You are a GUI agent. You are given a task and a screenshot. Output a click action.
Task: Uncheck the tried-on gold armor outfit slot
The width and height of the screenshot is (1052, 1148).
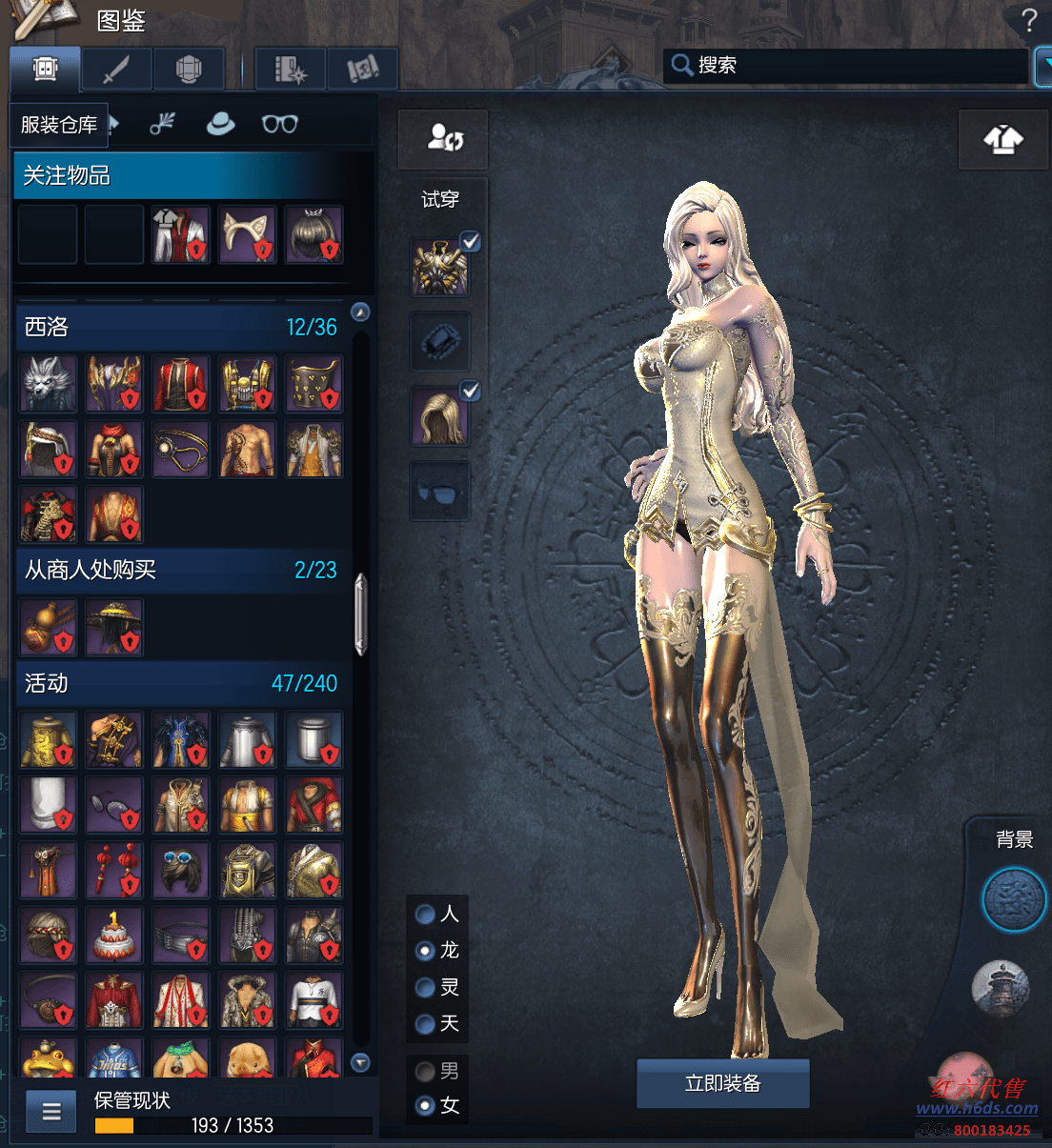point(471,241)
